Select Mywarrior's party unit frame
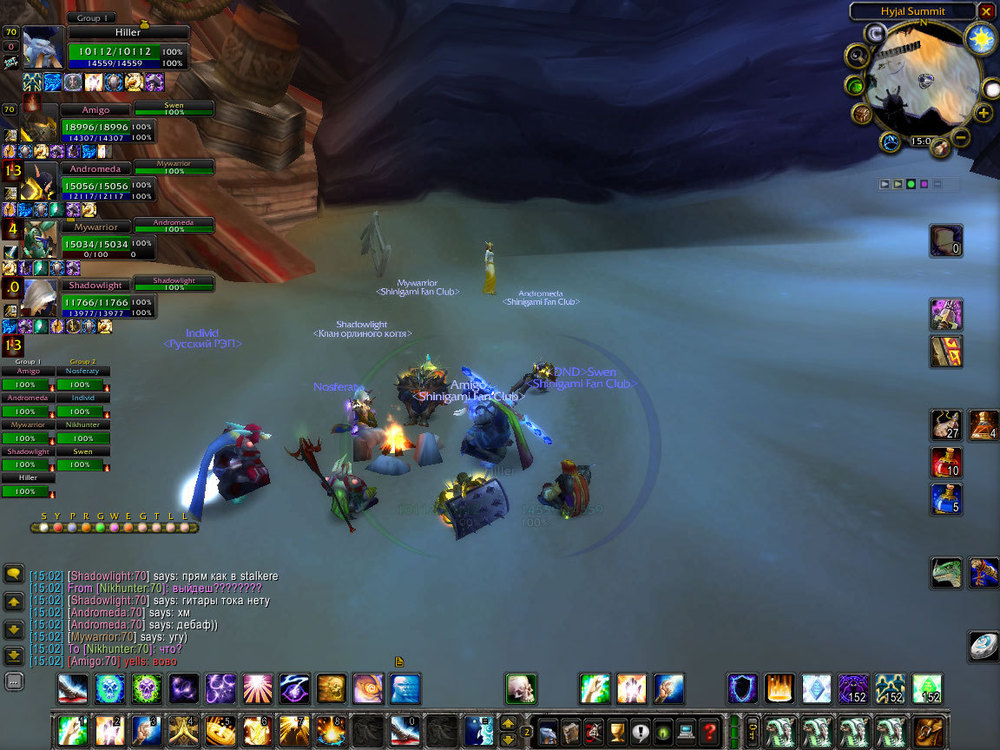1000x750 pixels. pyautogui.click(x=94, y=228)
